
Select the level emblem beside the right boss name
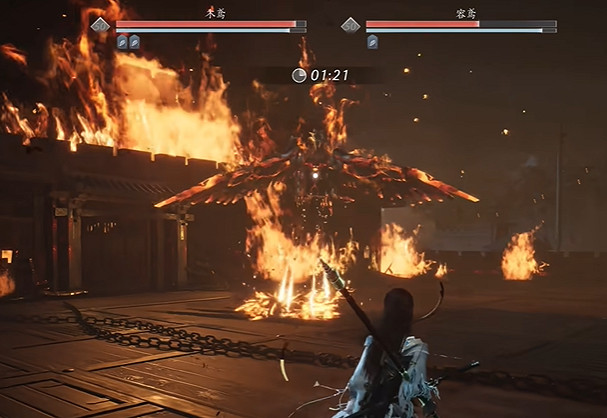point(350,25)
